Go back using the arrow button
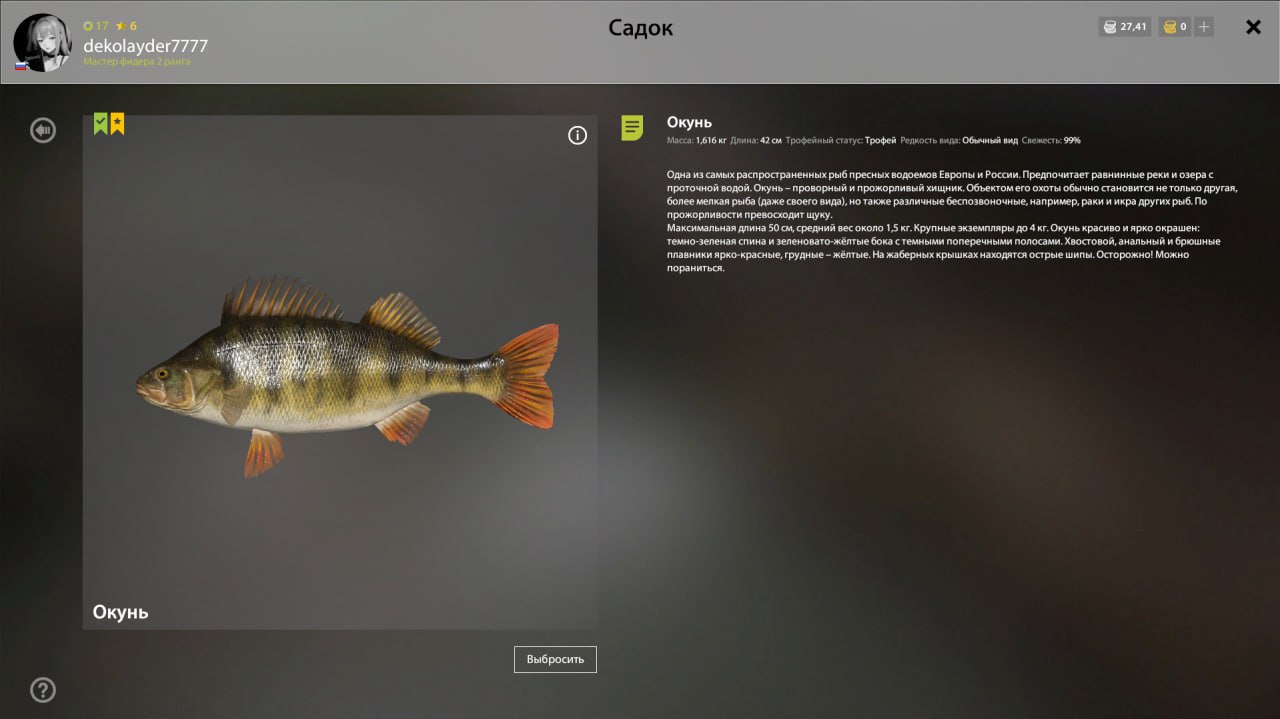The image size is (1280, 719). [43, 130]
